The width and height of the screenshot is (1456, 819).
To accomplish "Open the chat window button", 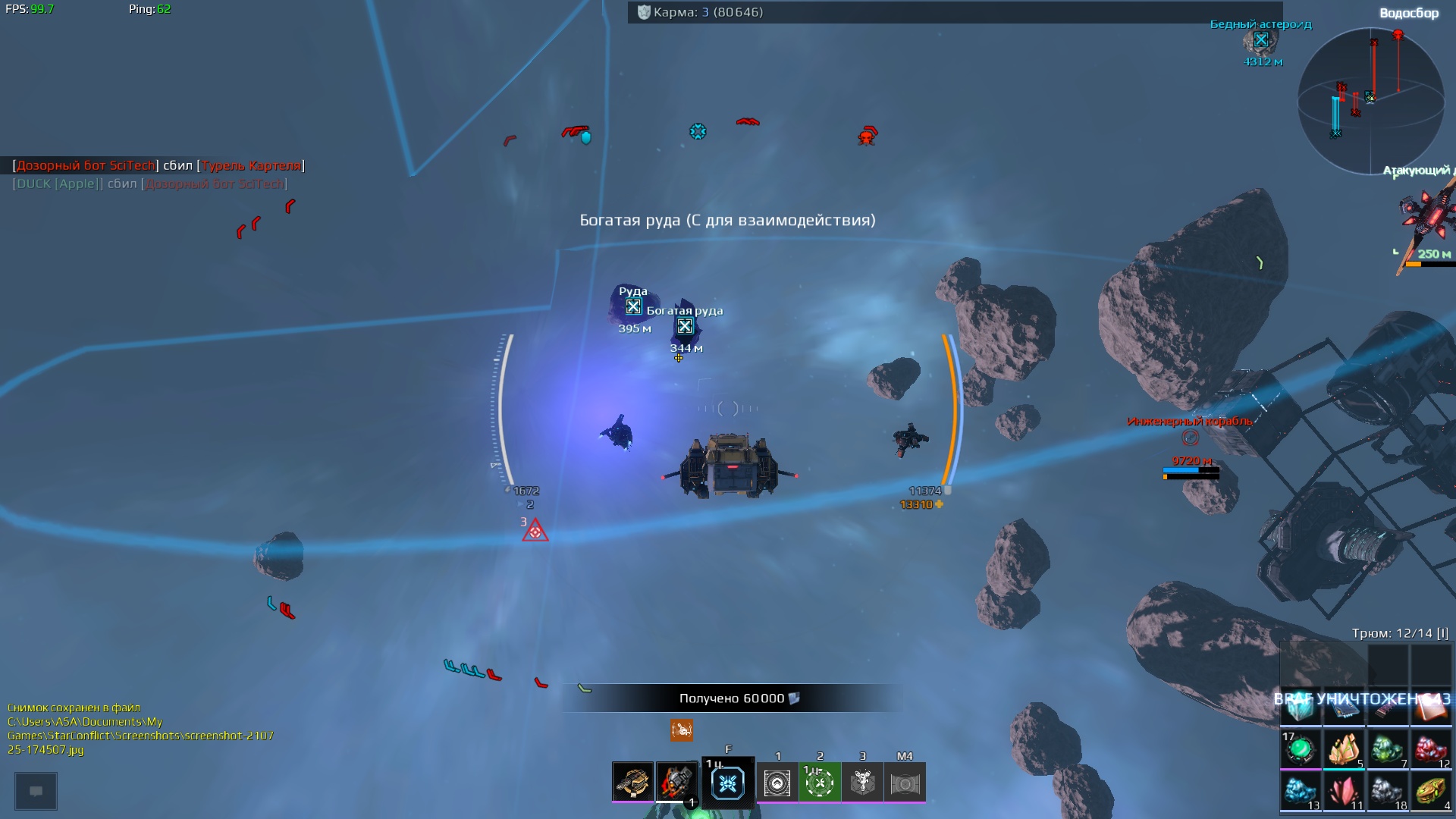I will [36, 791].
